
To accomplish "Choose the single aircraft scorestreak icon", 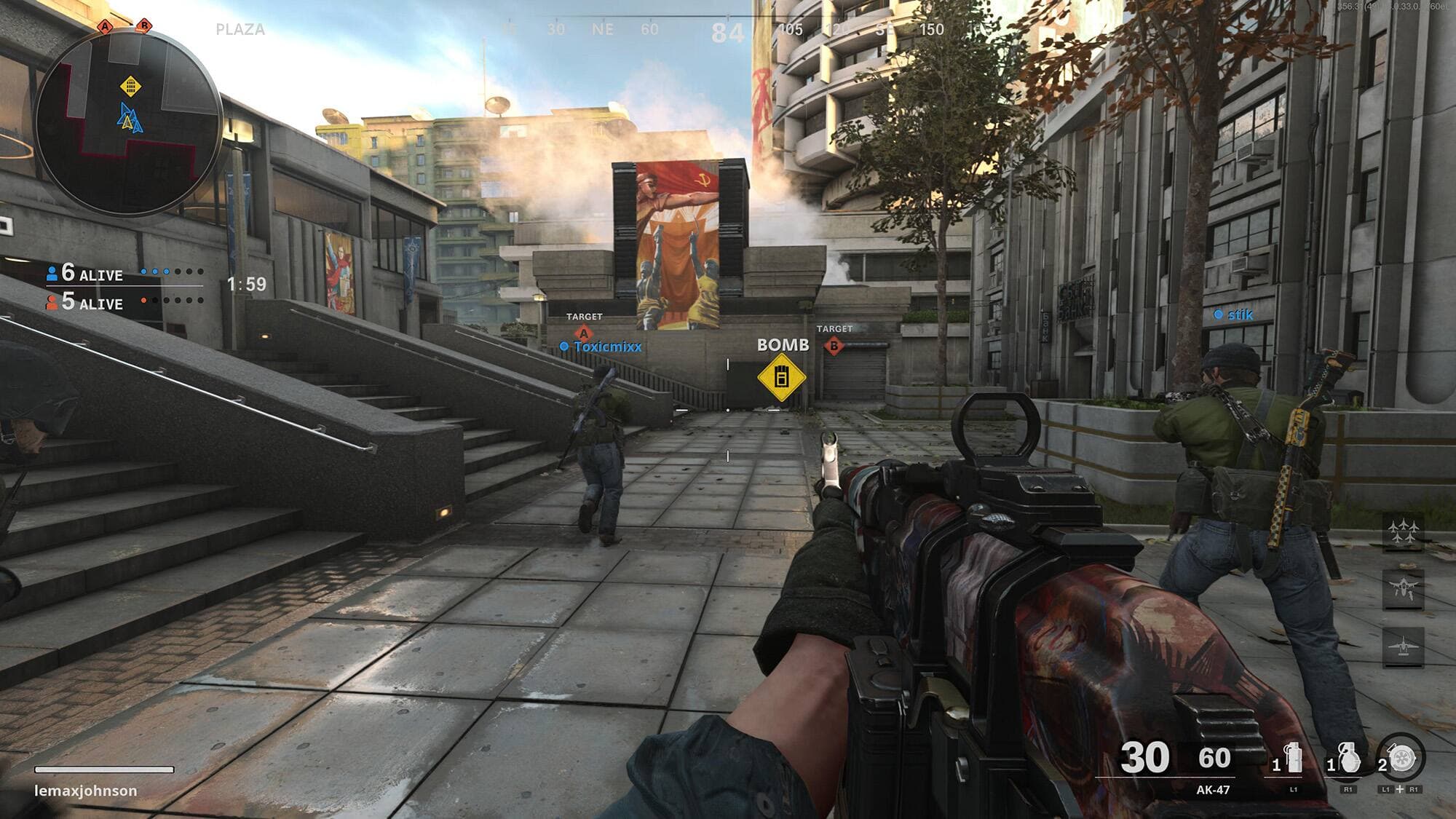I will coord(1403,646).
